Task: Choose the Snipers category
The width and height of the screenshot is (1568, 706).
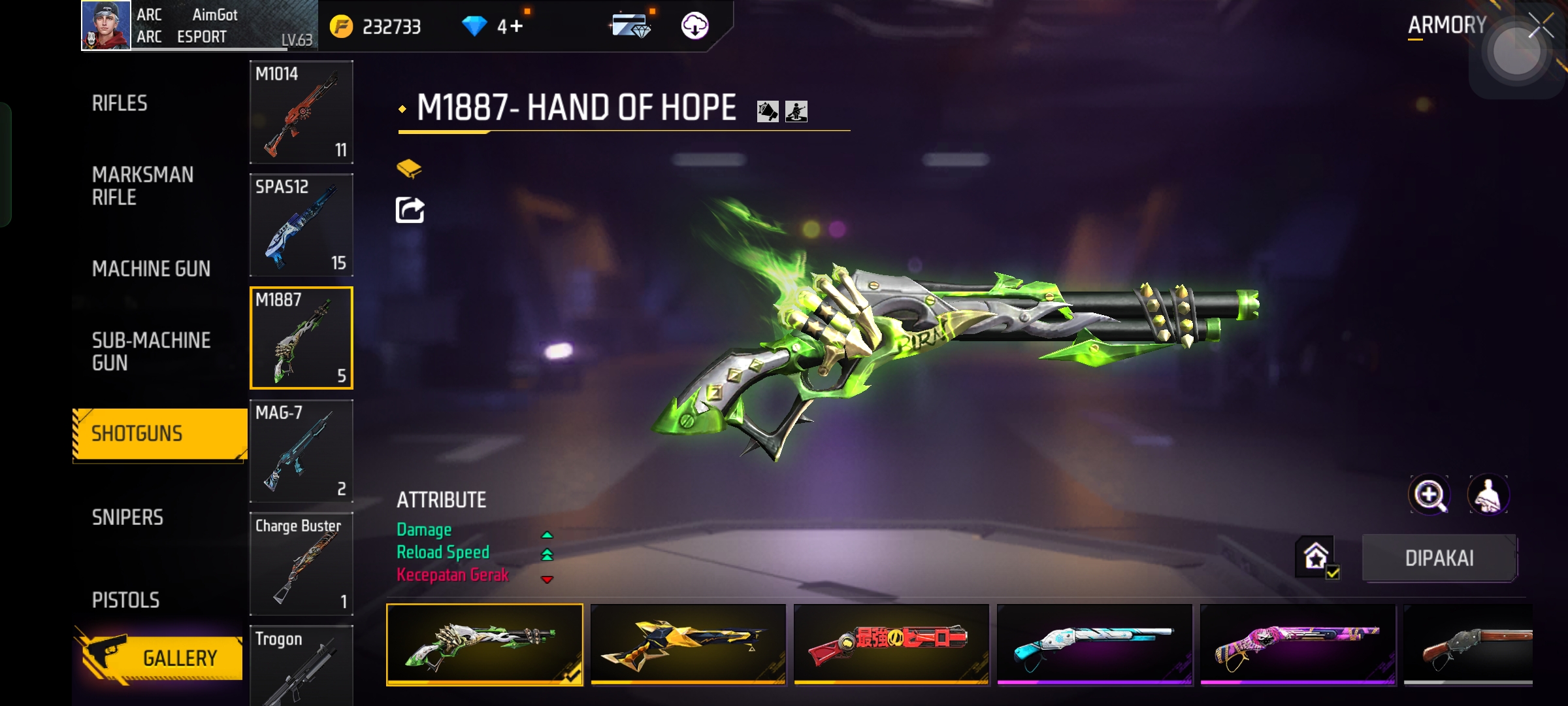Action: 127,518
